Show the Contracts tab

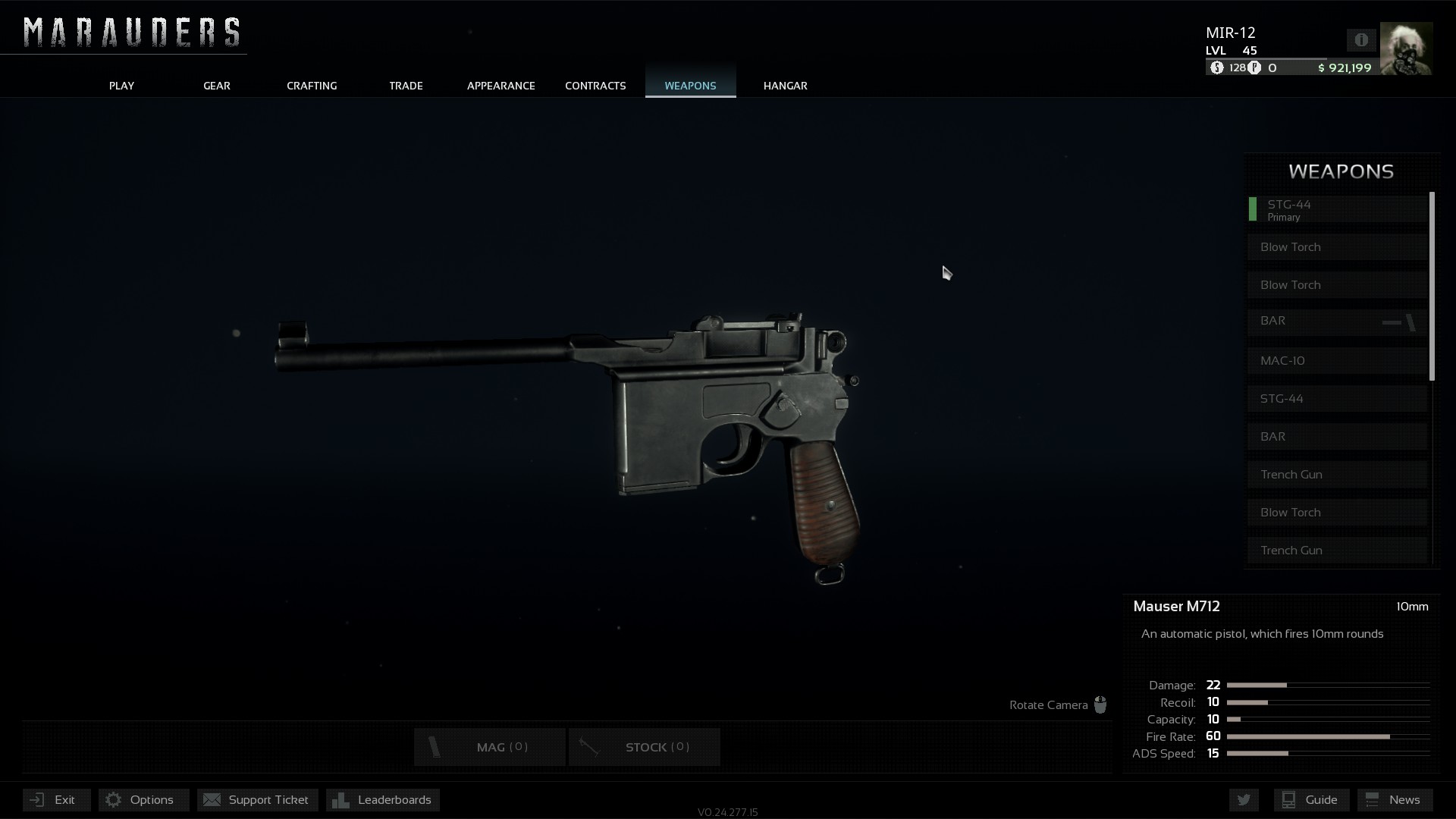[595, 86]
